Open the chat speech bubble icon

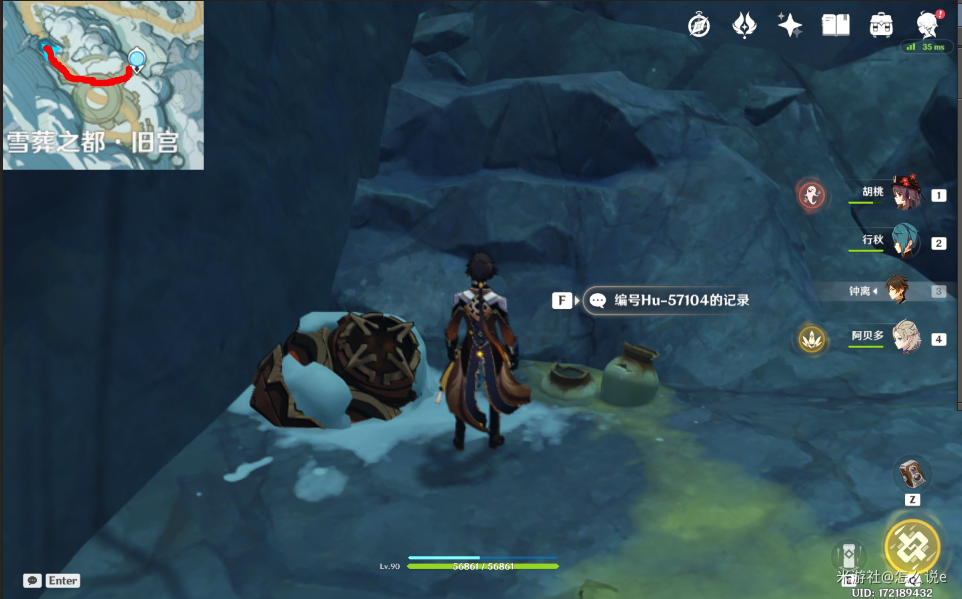coord(32,580)
